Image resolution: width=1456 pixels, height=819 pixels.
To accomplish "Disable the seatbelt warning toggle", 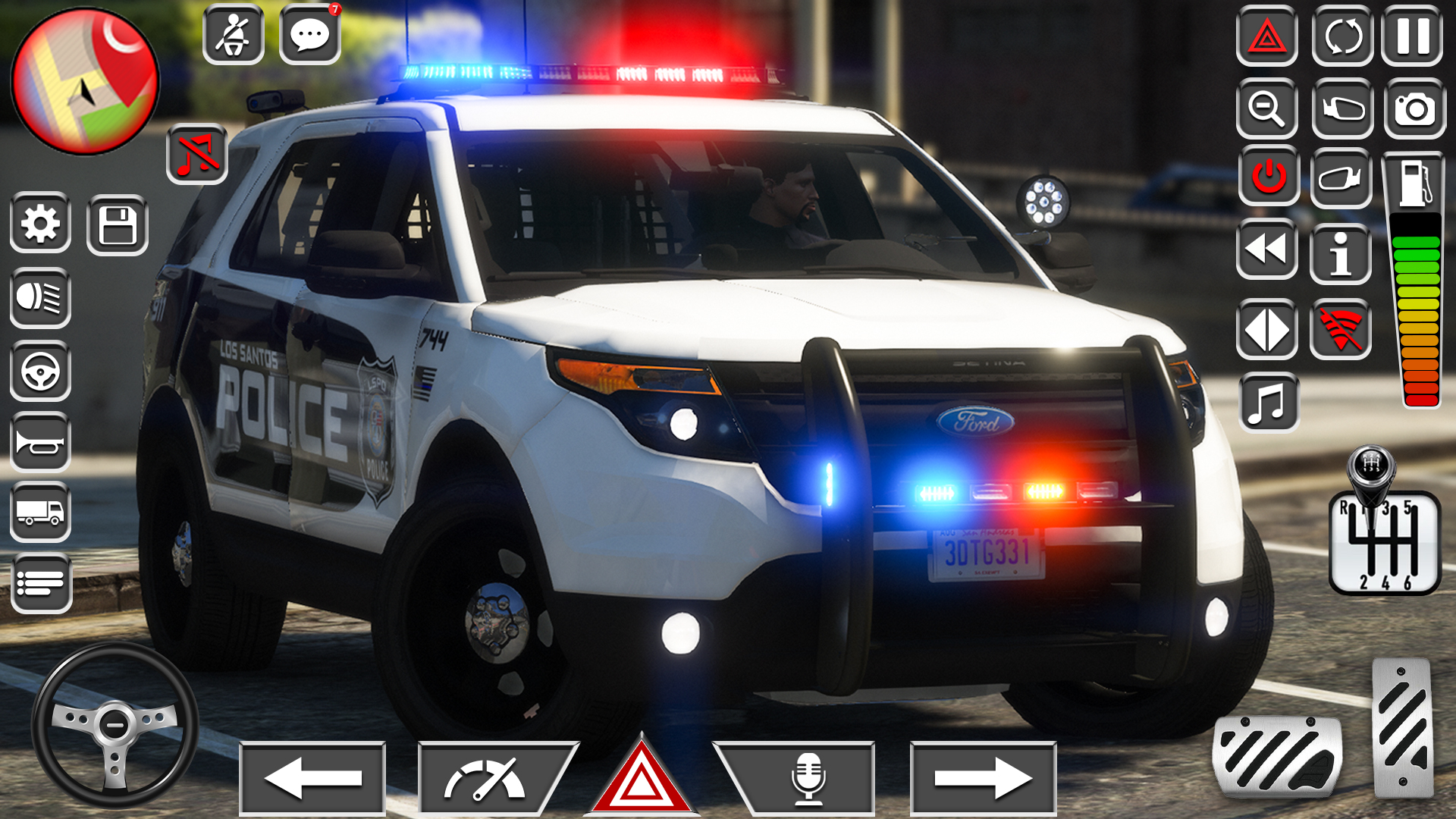I will point(234,33).
